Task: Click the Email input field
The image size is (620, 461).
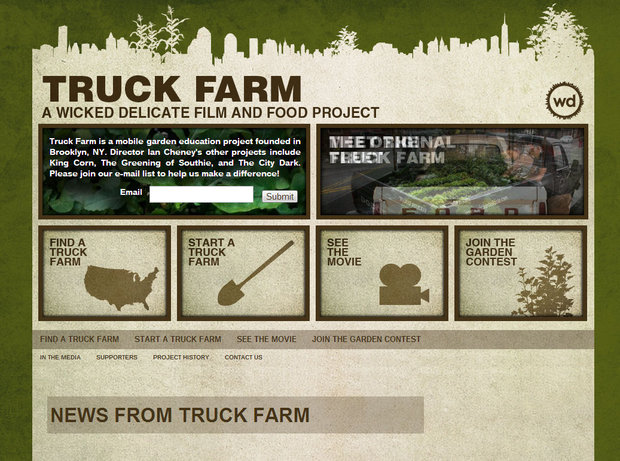Action: pos(201,194)
